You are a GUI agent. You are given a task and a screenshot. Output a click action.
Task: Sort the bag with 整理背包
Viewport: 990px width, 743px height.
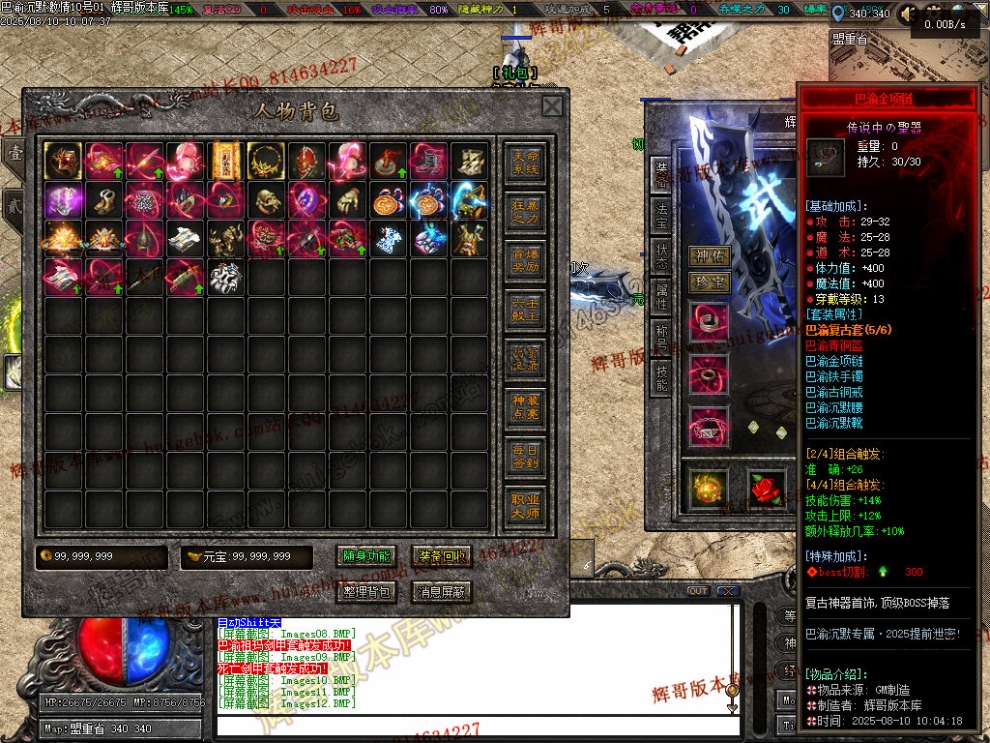click(367, 591)
